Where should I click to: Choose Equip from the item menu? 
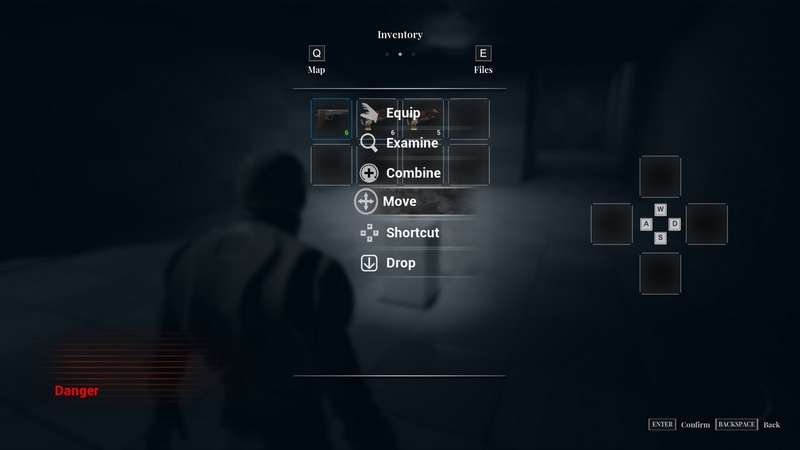click(402, 113)
